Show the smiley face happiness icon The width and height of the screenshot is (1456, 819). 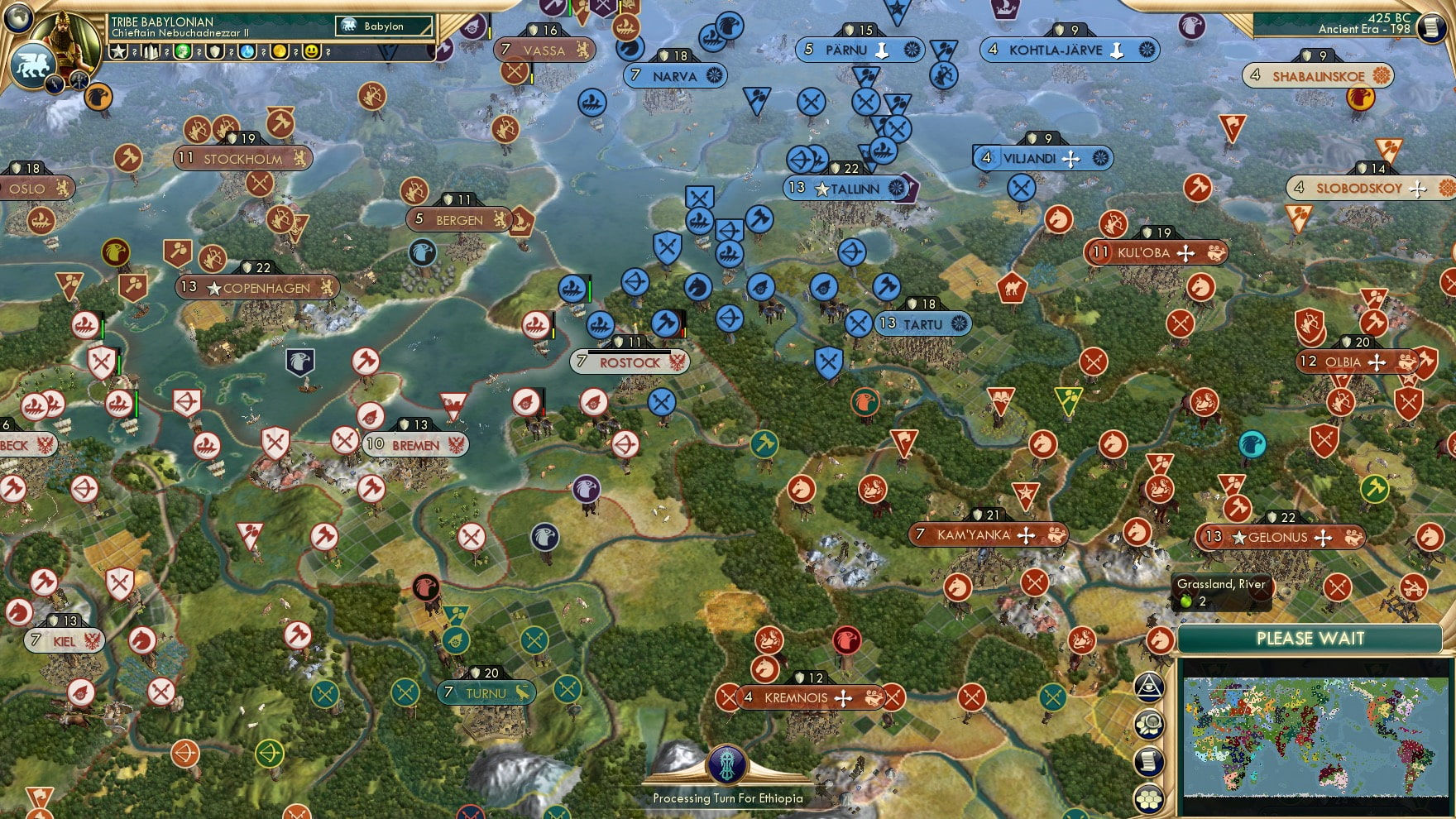(x=312, y=51)
